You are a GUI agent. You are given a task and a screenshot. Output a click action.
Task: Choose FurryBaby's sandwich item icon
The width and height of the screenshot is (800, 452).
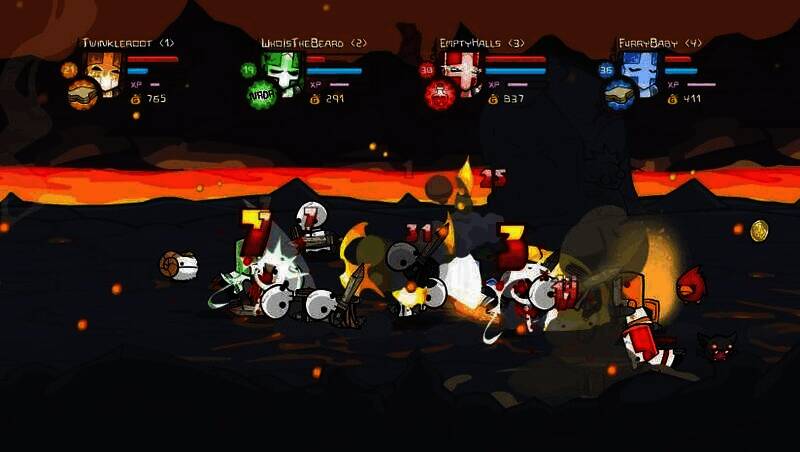point(619,93)
